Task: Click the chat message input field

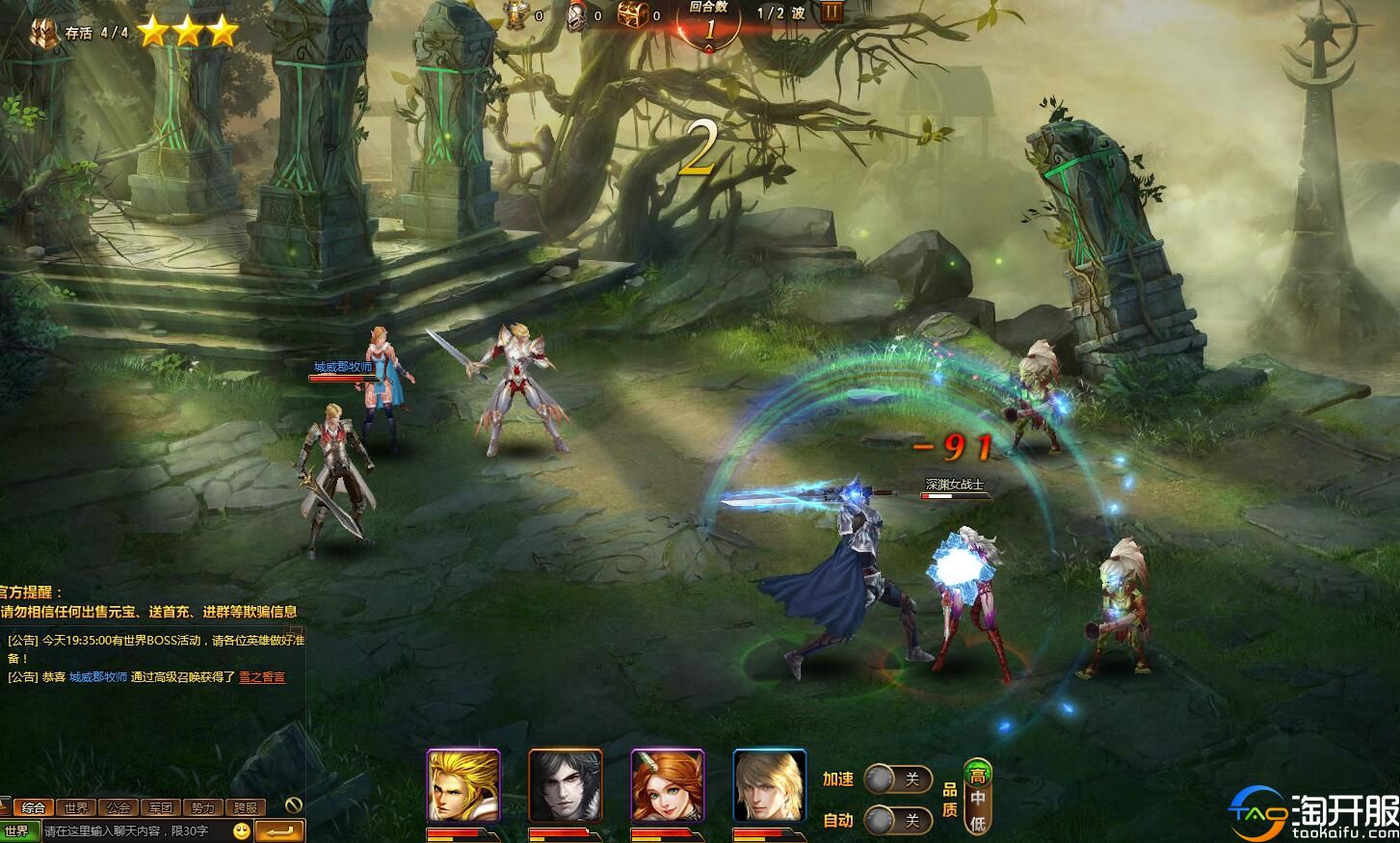Action: click(x=135, y=830)
